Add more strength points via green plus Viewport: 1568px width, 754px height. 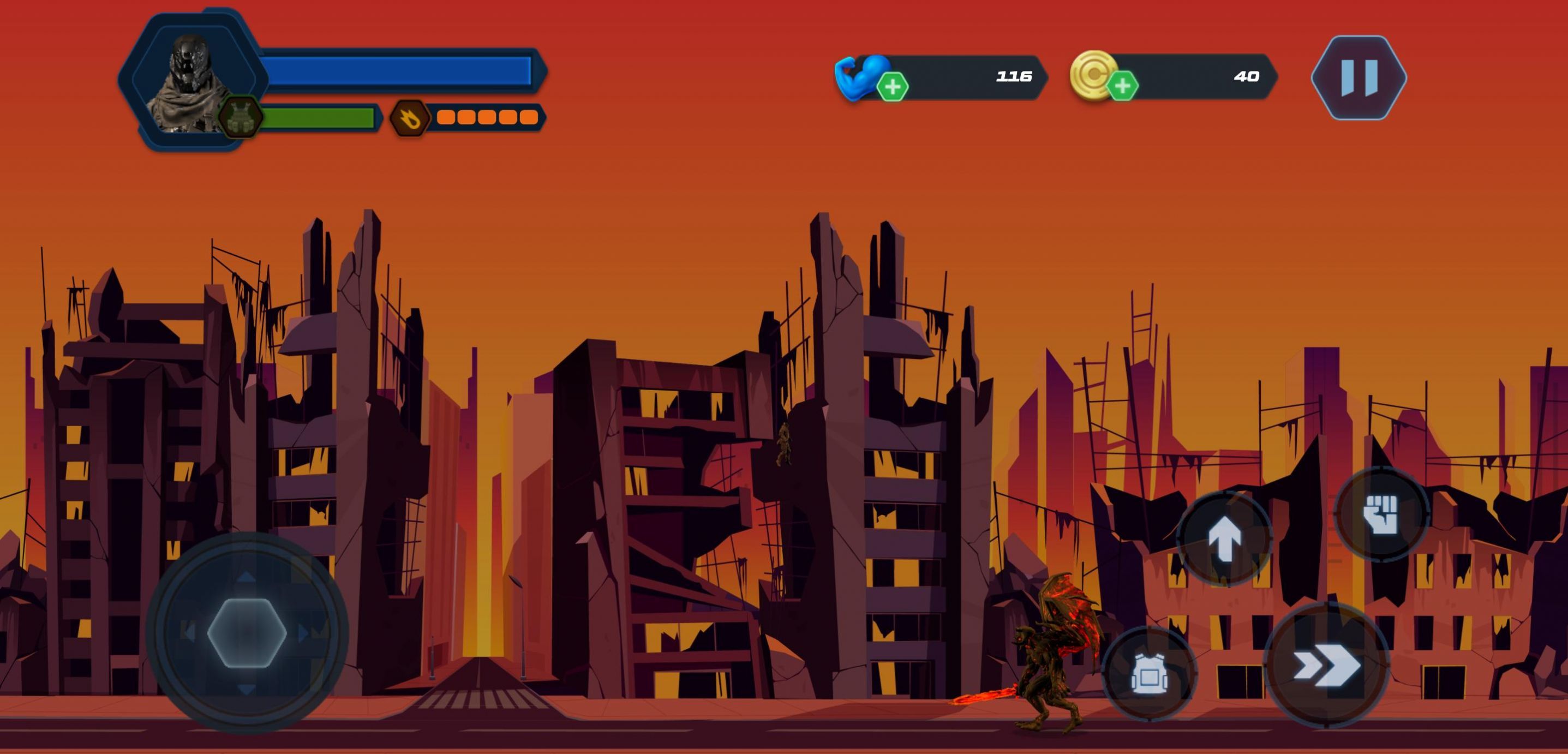[893, 87]
